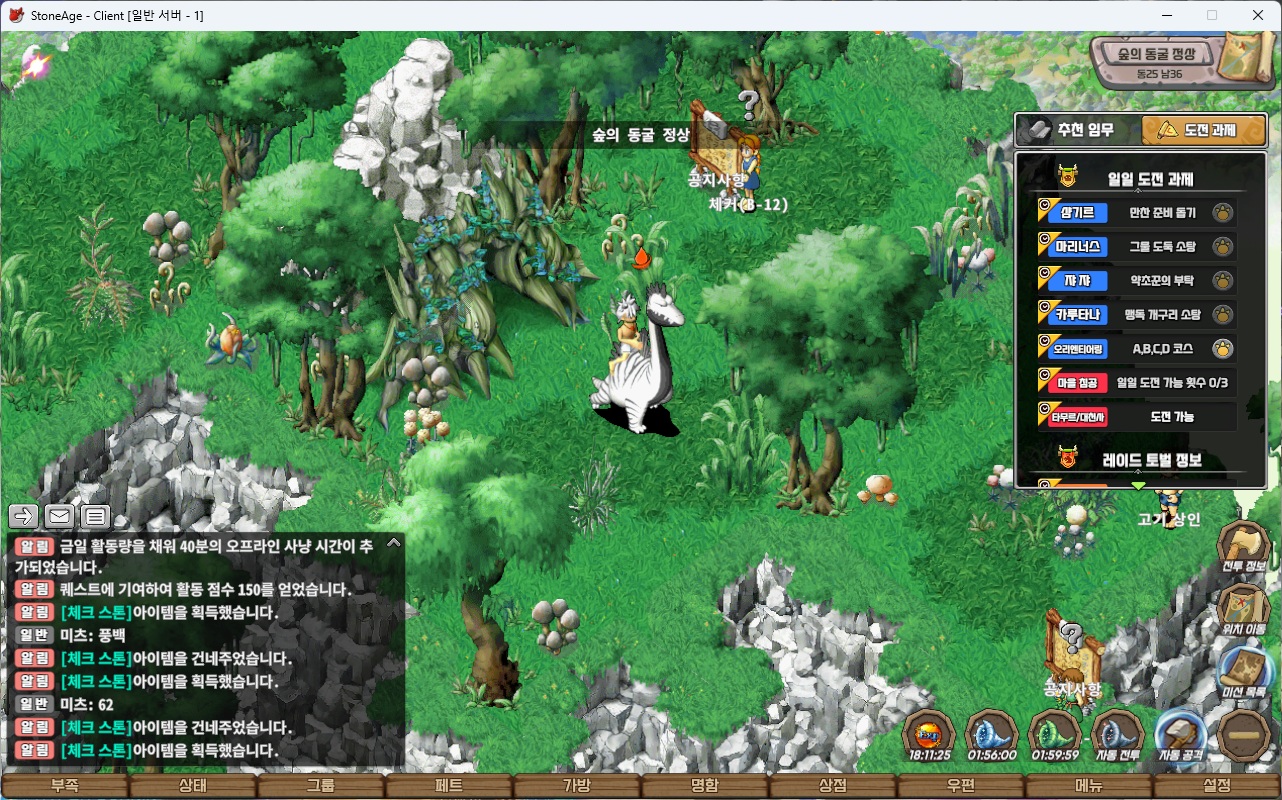Open the 전투 정보 axe icon
This screenshot has height=800, width=1282.
click(x=1243, y=545)
